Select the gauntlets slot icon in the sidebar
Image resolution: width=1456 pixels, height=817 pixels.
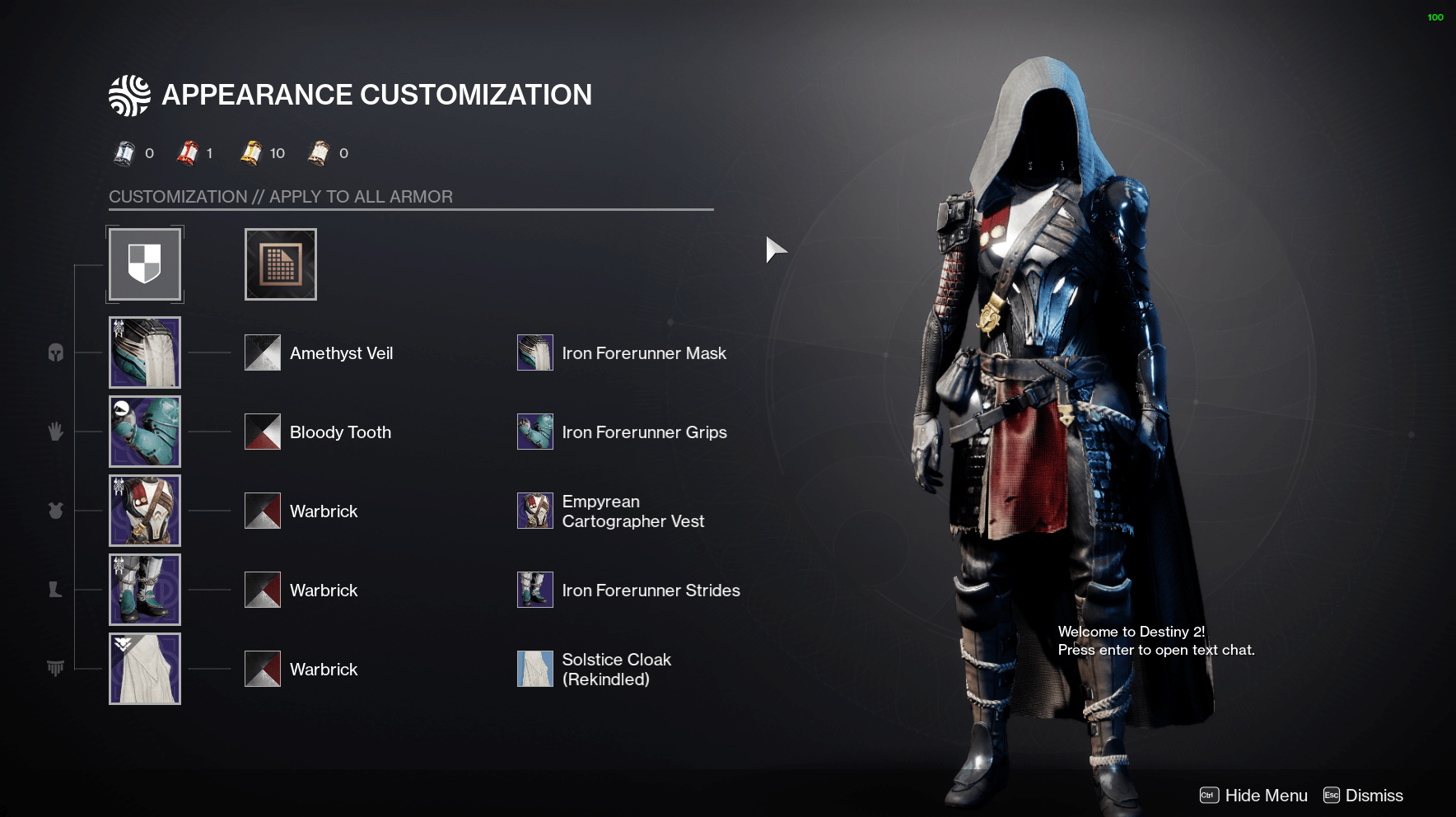coord(55,432)
